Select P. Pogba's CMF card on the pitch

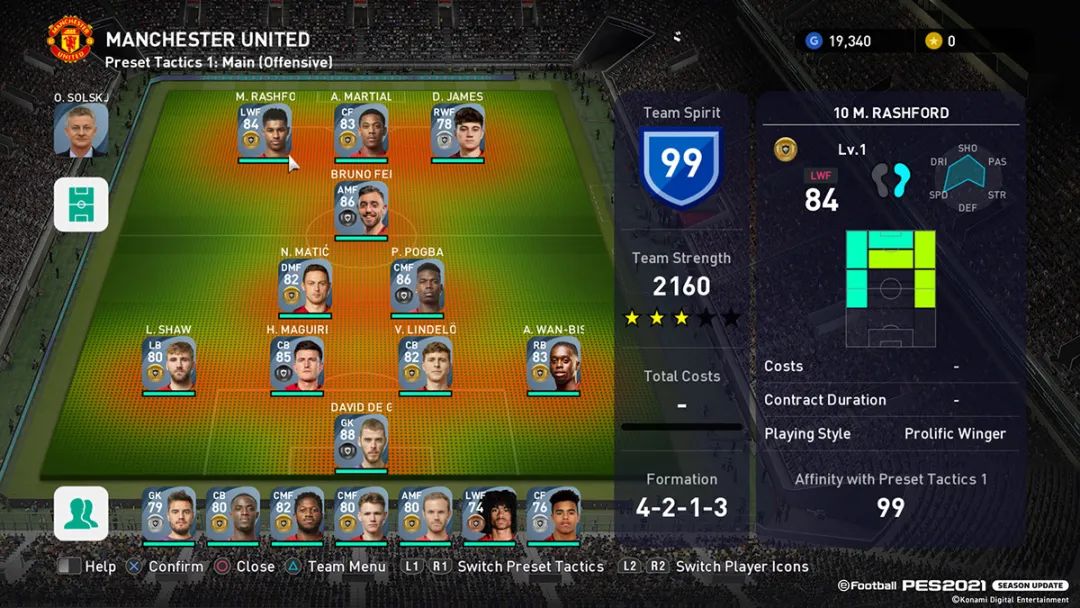[x=417, y=287]
